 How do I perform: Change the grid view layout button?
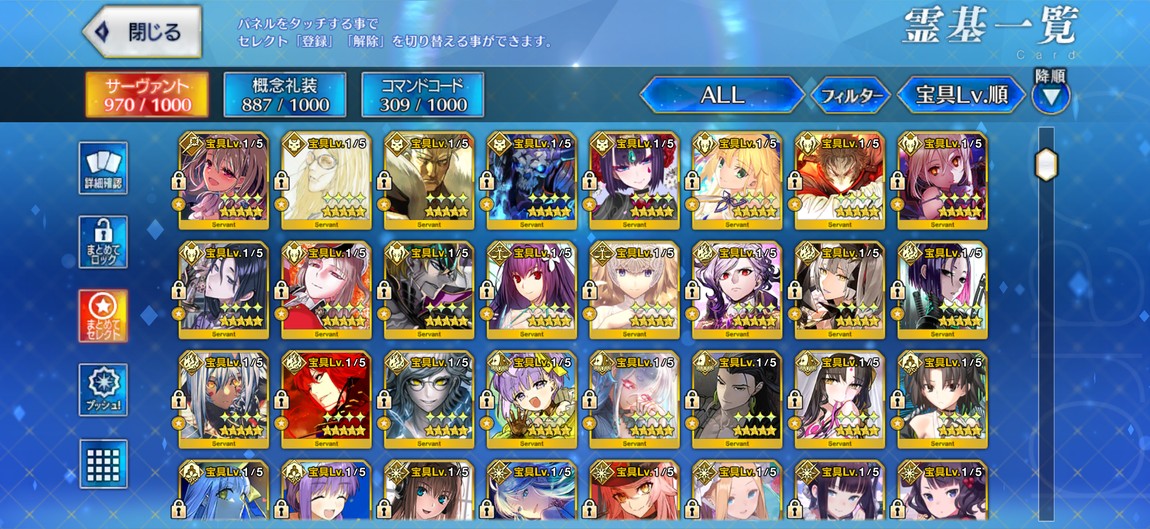click(103, 464)
